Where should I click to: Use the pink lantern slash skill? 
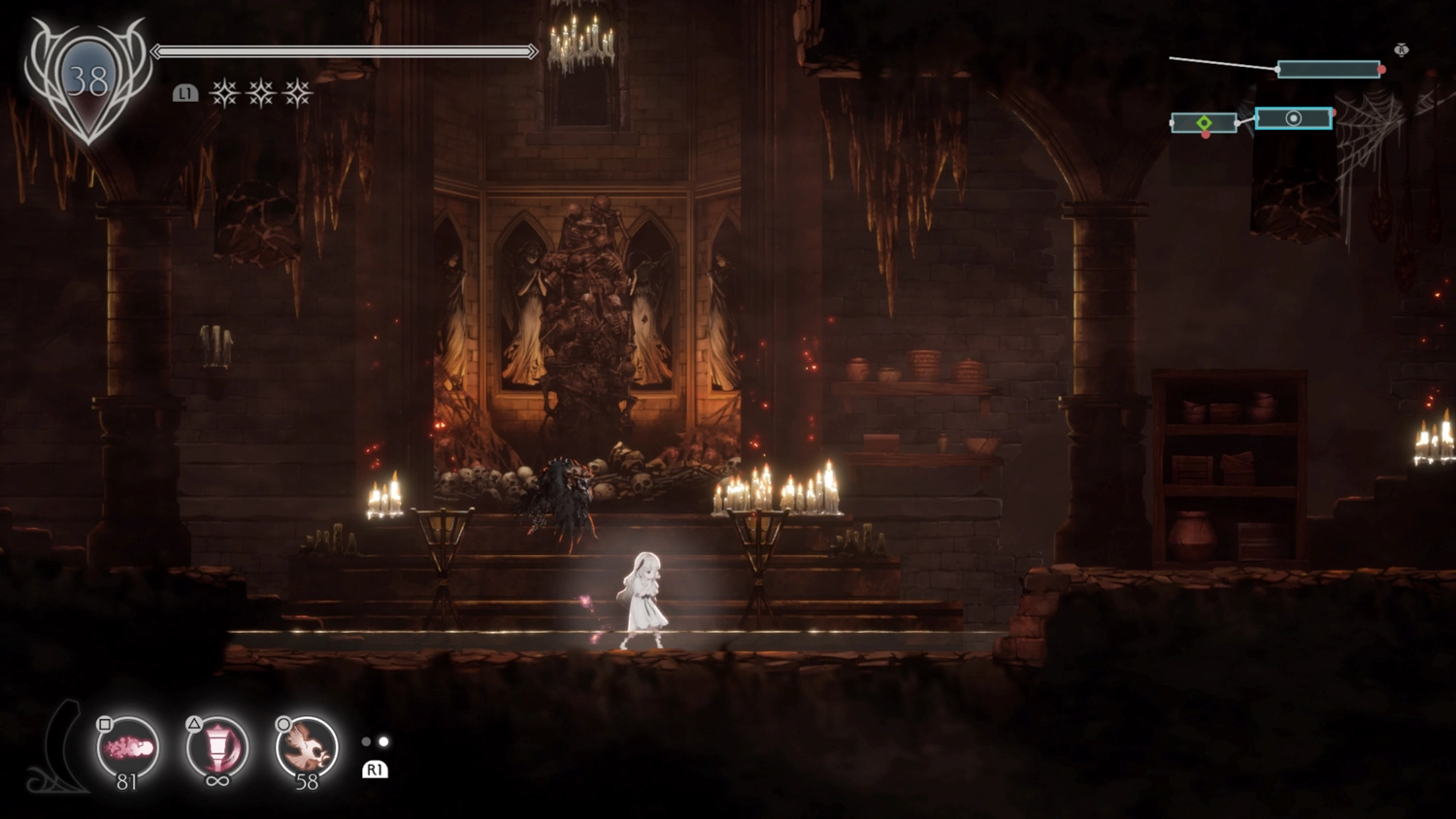[x=217, y=748]
